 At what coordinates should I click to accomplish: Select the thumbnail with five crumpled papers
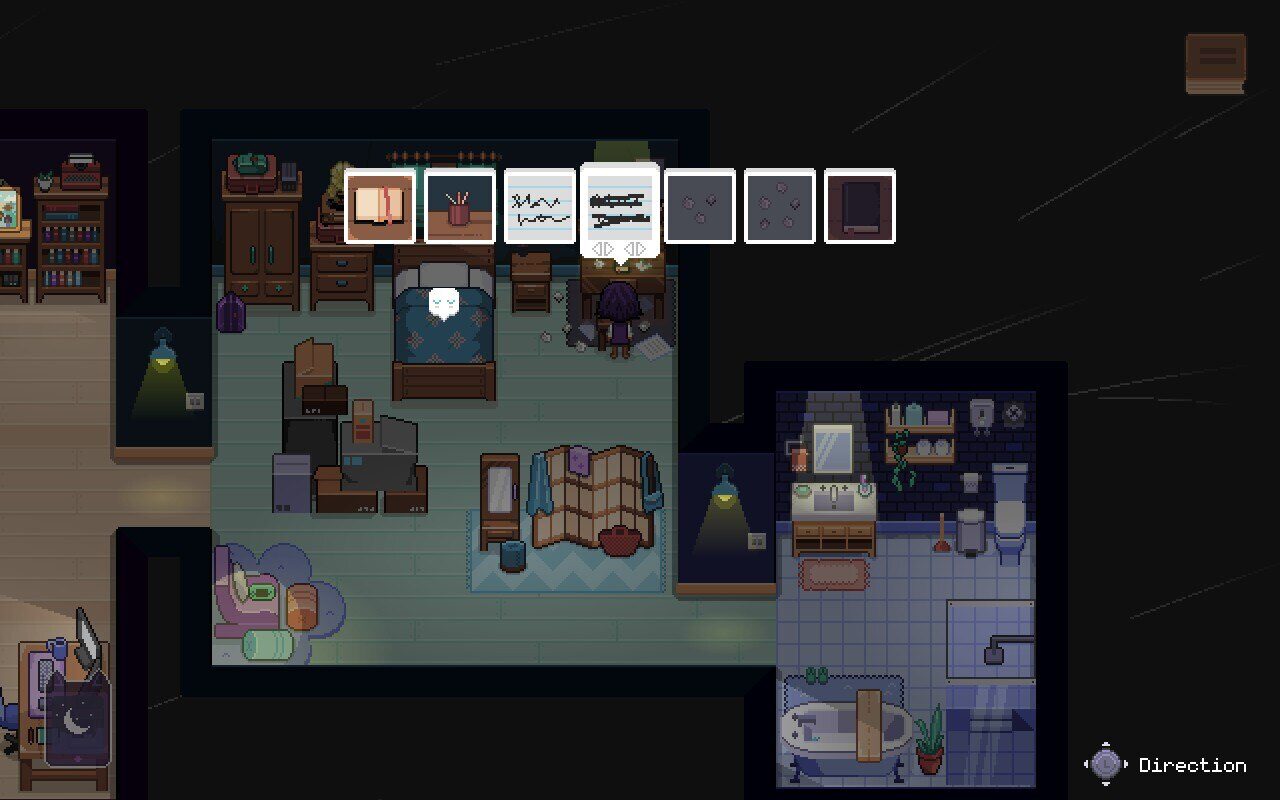point(780,206)
